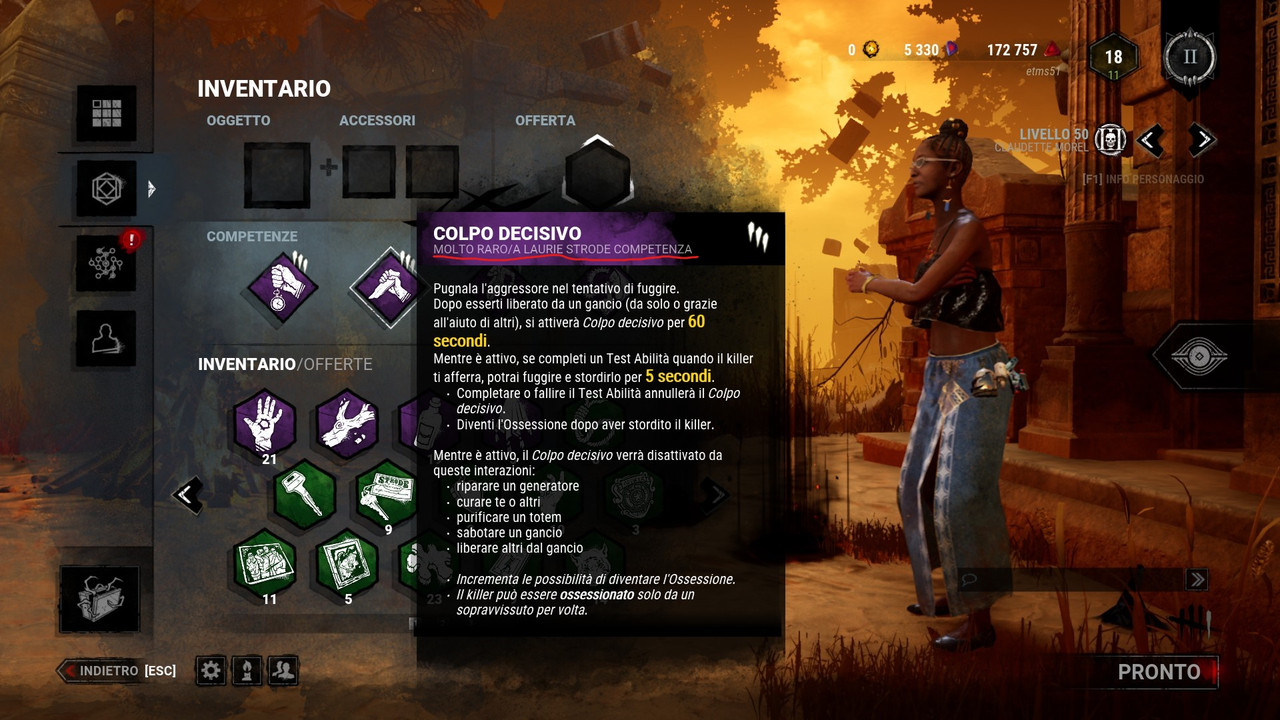Viewport: 1280px width, 720px height.
Task: Switch to the previous character arrow
Action: click(x=1150, y=140)
